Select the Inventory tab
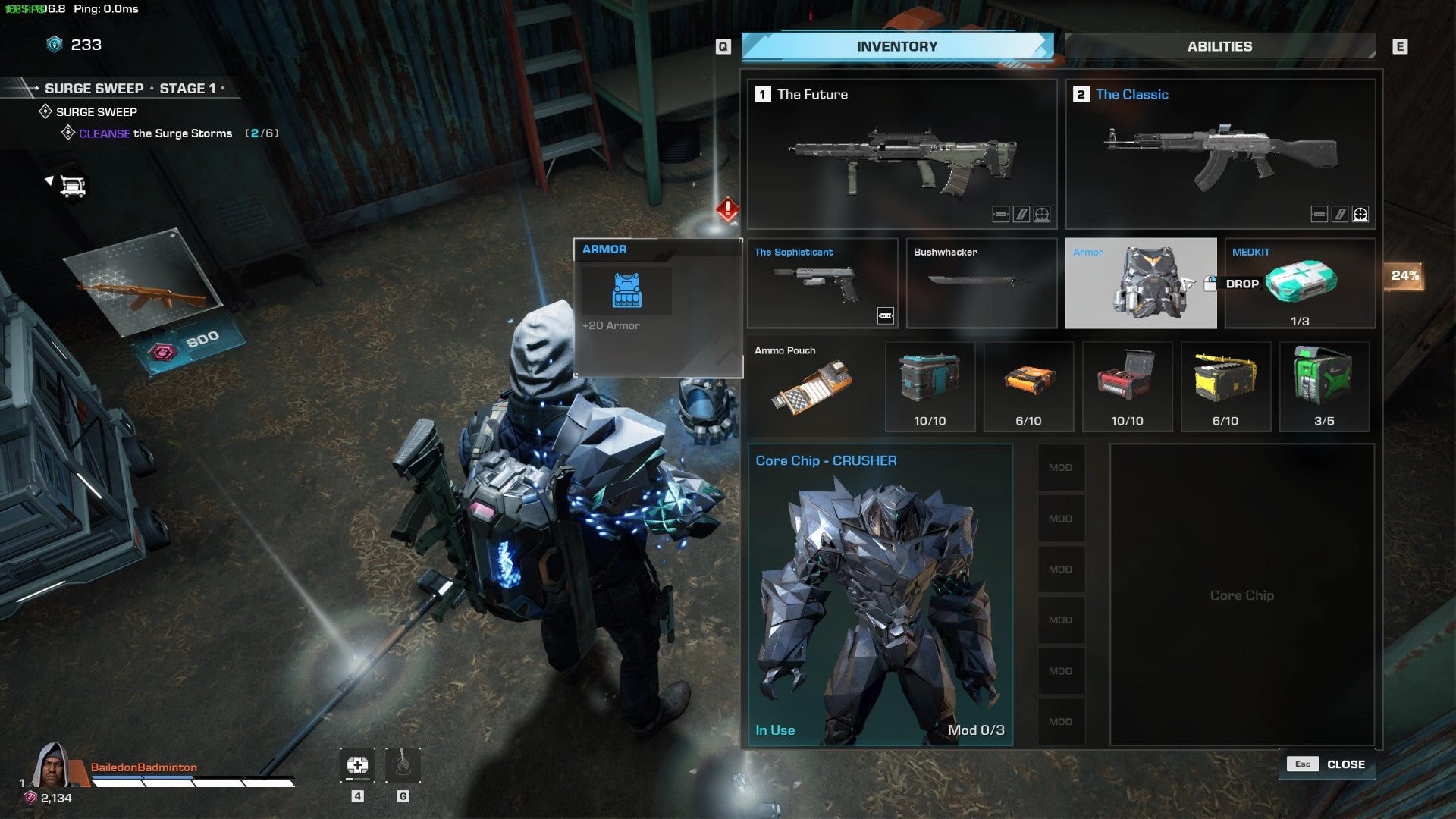Viewport: 1456px width, 819px height. 895,46
